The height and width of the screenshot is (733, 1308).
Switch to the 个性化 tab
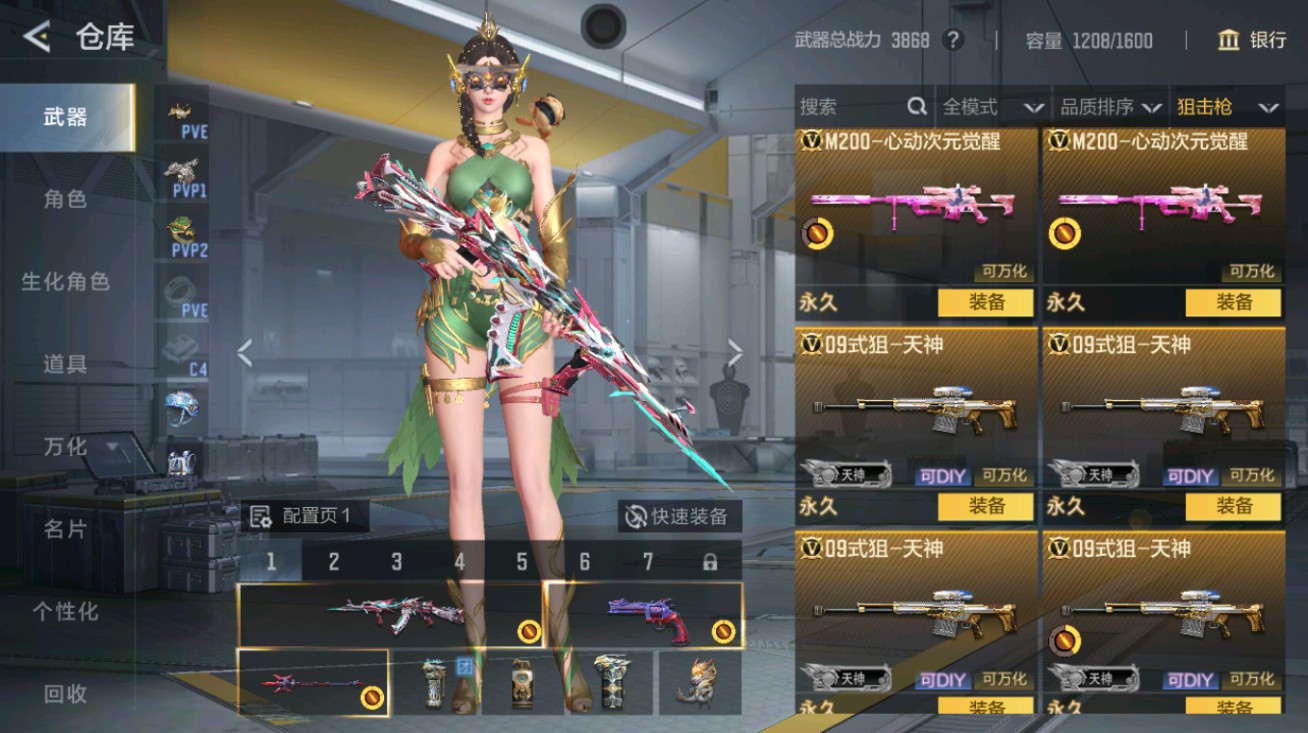pos(66,611)
